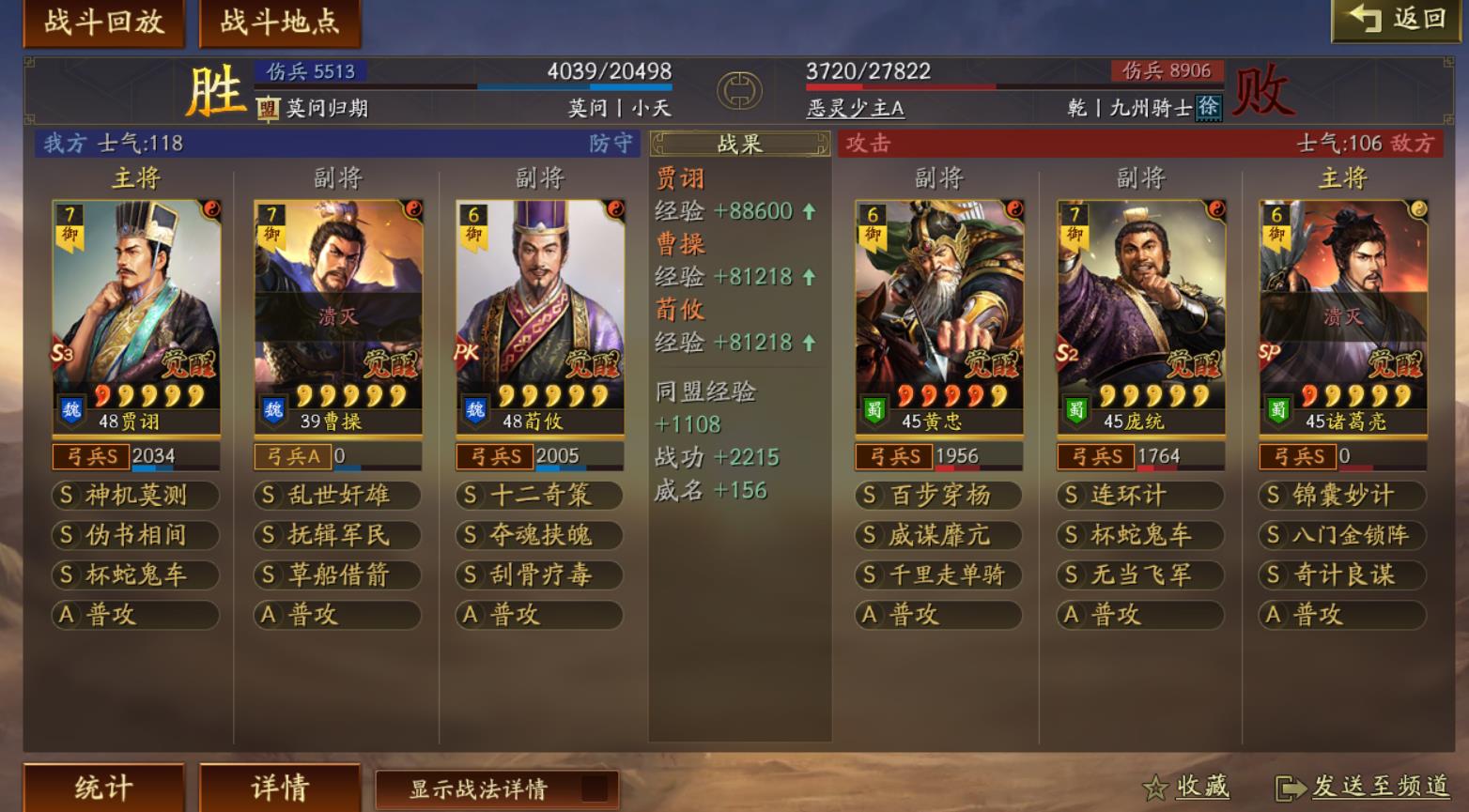Select the 庞统 general card
The height and width of the screenshot is (812, 1469).
pos(1141,316)
